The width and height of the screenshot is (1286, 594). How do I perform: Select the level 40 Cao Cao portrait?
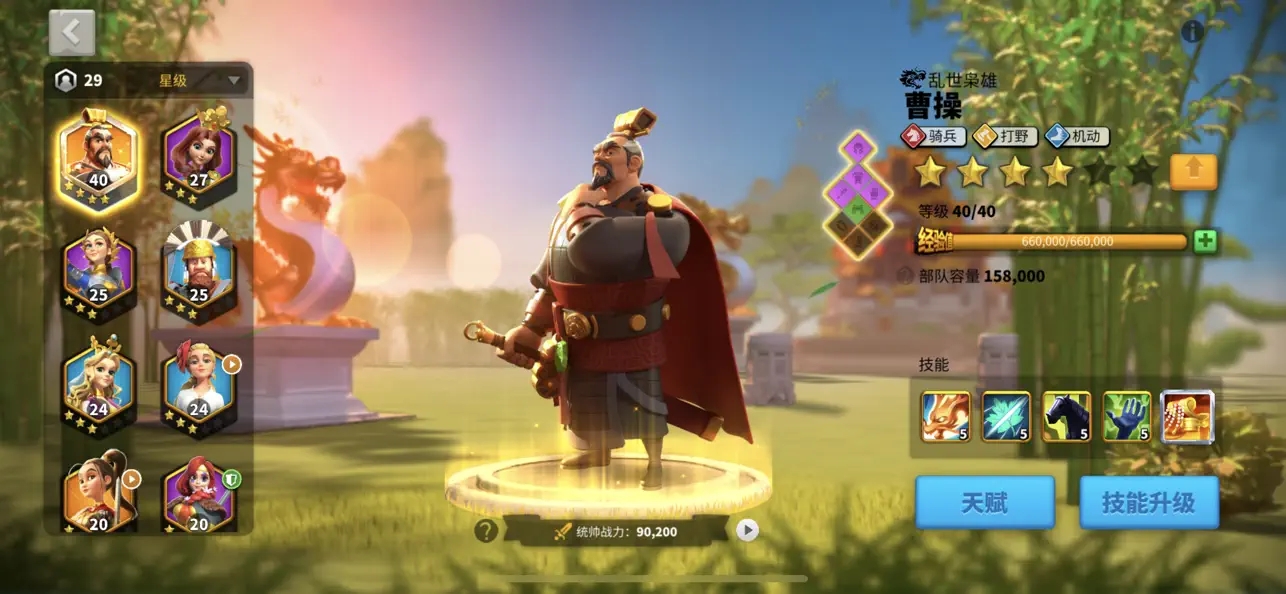98,155
